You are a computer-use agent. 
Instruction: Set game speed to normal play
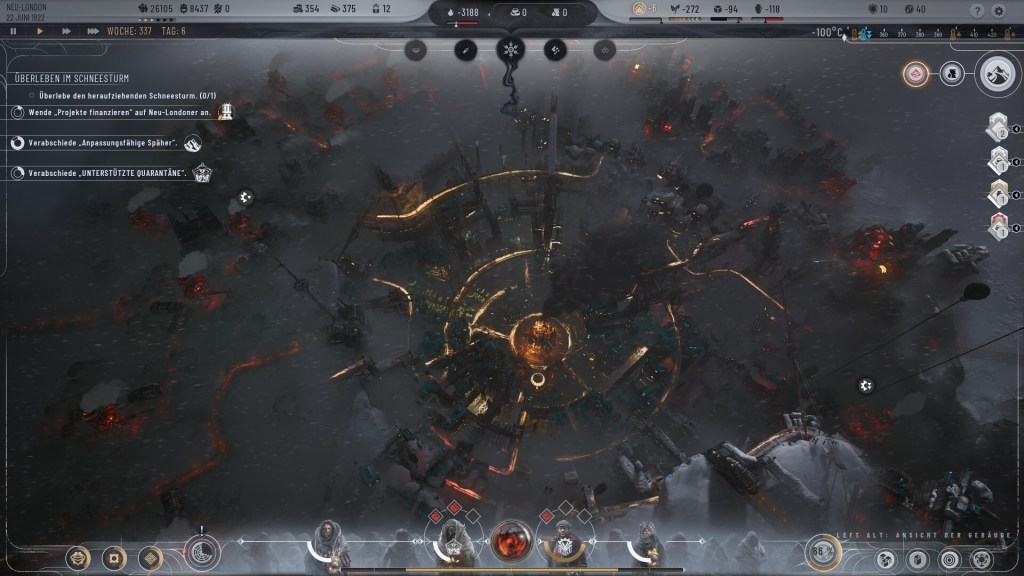(40, 31)
